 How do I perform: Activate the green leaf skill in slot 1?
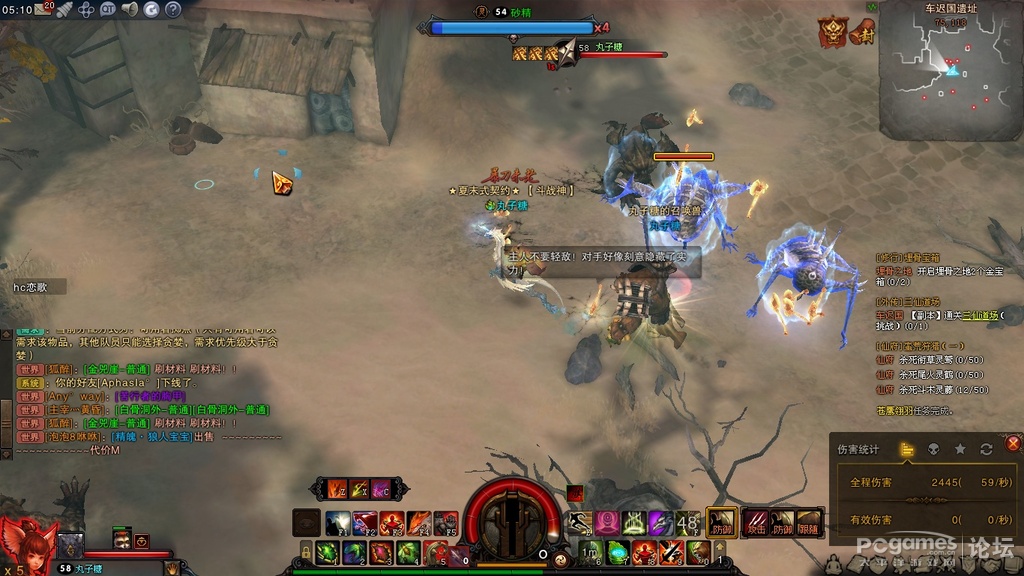tap(326, 552)
